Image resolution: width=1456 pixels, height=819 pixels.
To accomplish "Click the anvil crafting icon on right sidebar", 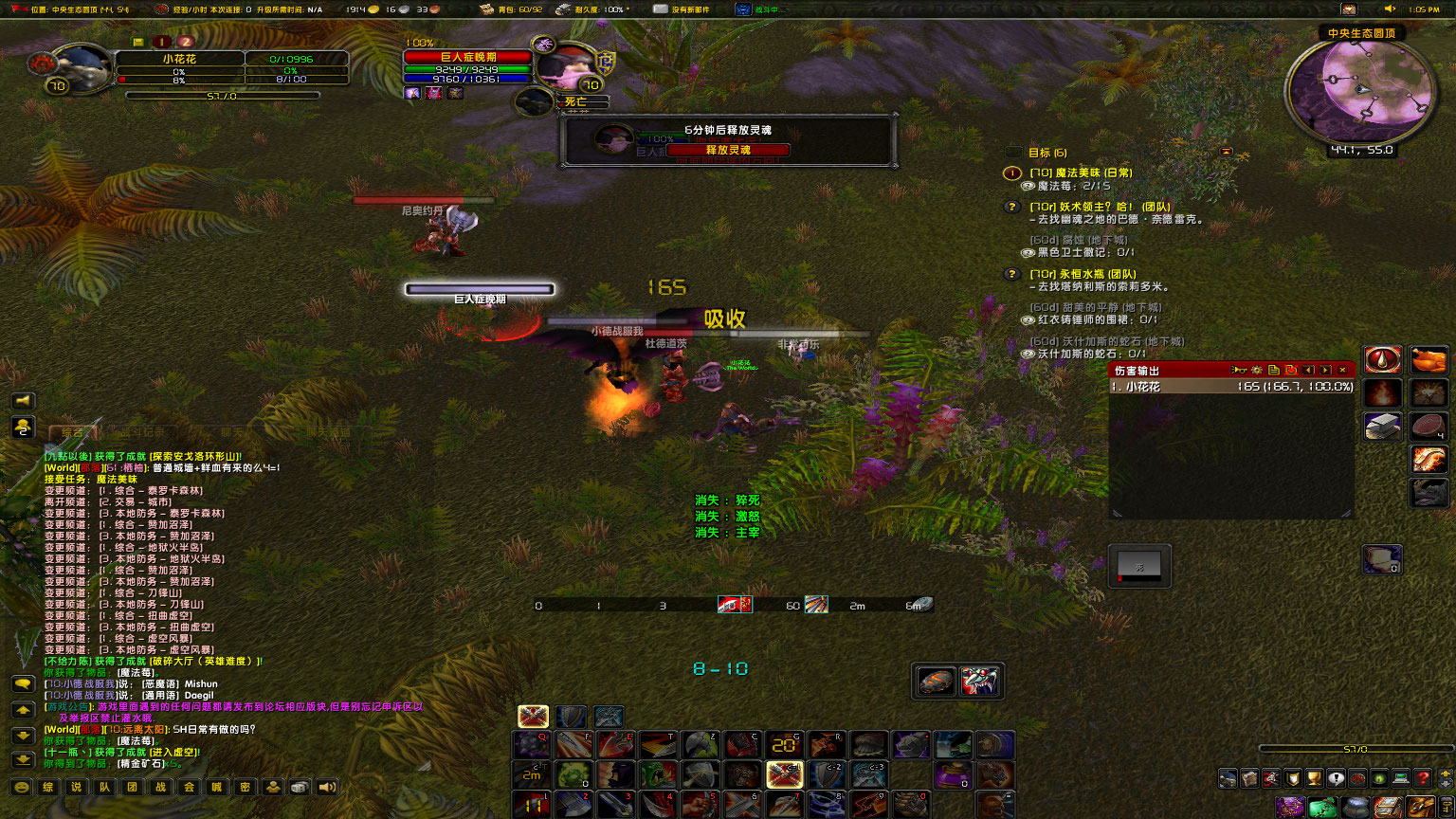I will (1381, 426).
